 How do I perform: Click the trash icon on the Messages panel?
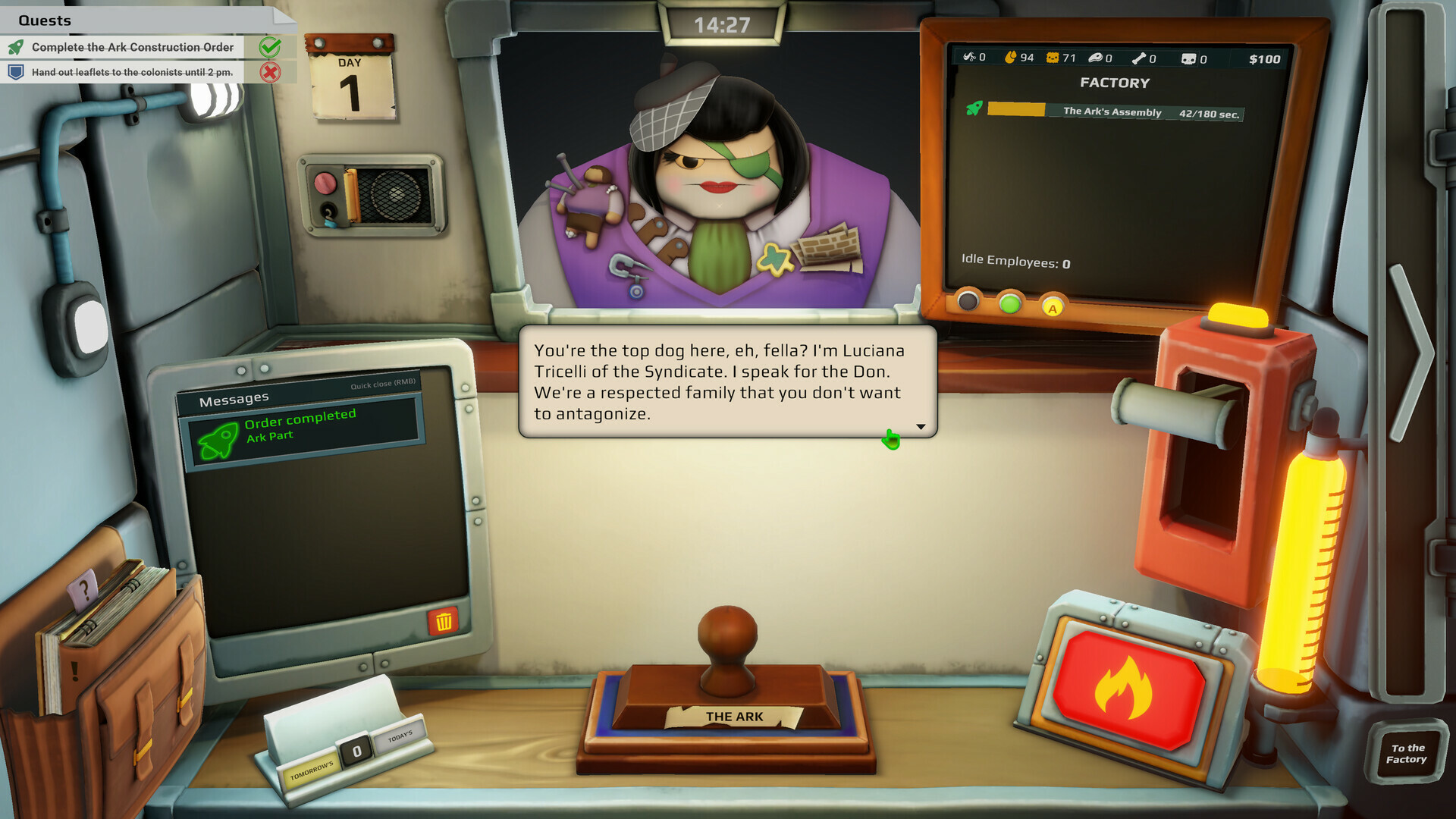click(444, 620)
